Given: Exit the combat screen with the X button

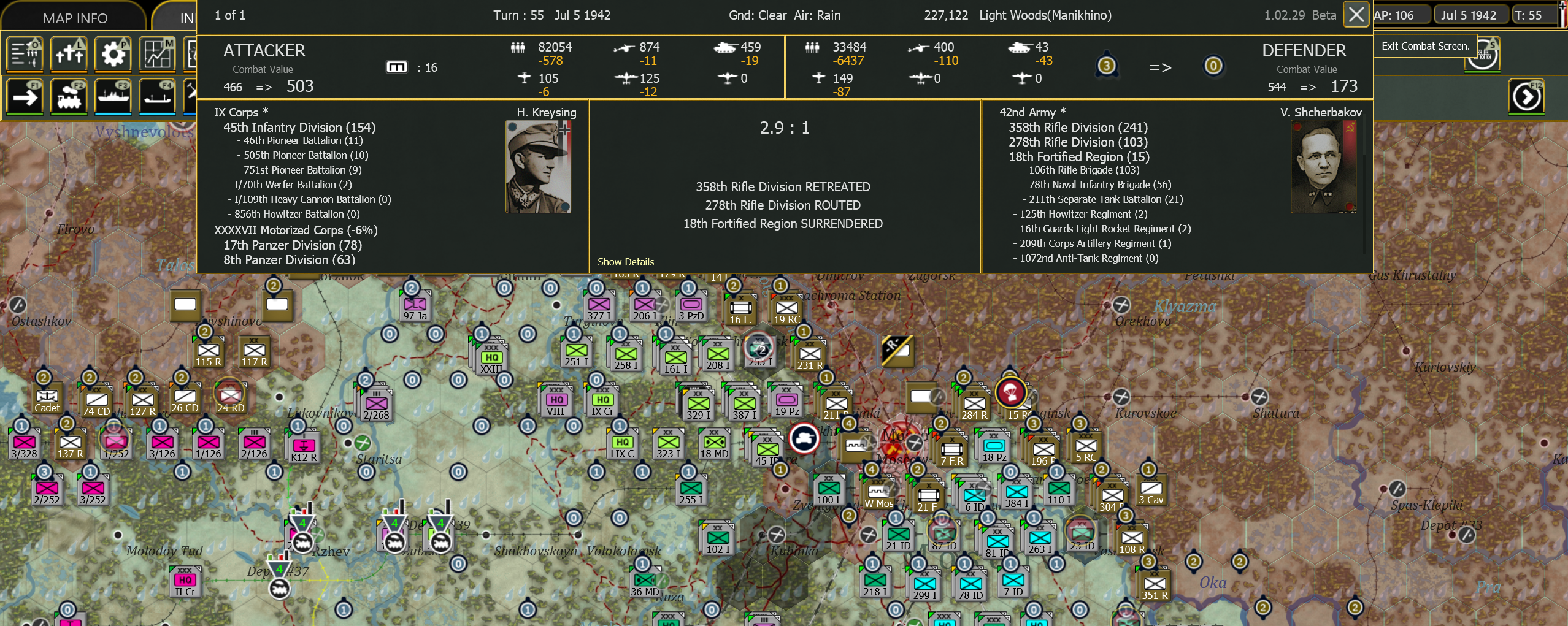Looking at the screenshot, I should (1356, 14).
